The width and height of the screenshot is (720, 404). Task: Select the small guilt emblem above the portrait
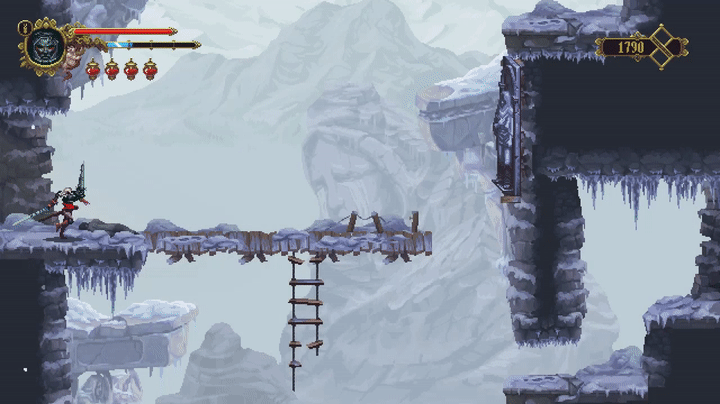(23, 28)
